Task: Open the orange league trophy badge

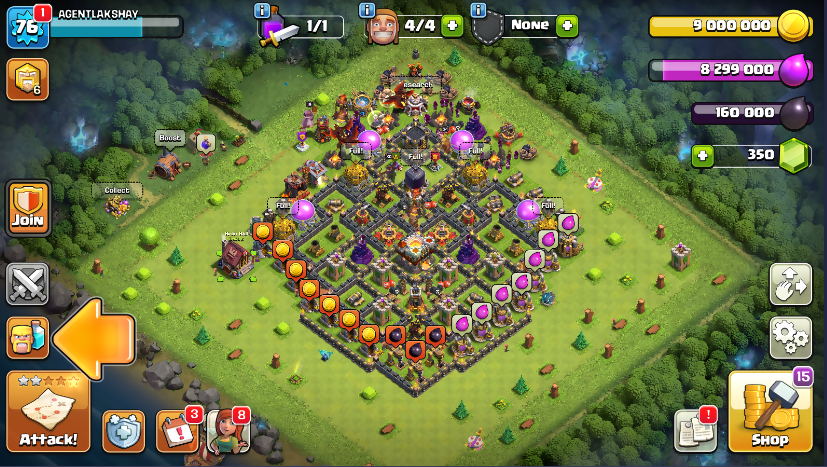Action: [27, 79]
